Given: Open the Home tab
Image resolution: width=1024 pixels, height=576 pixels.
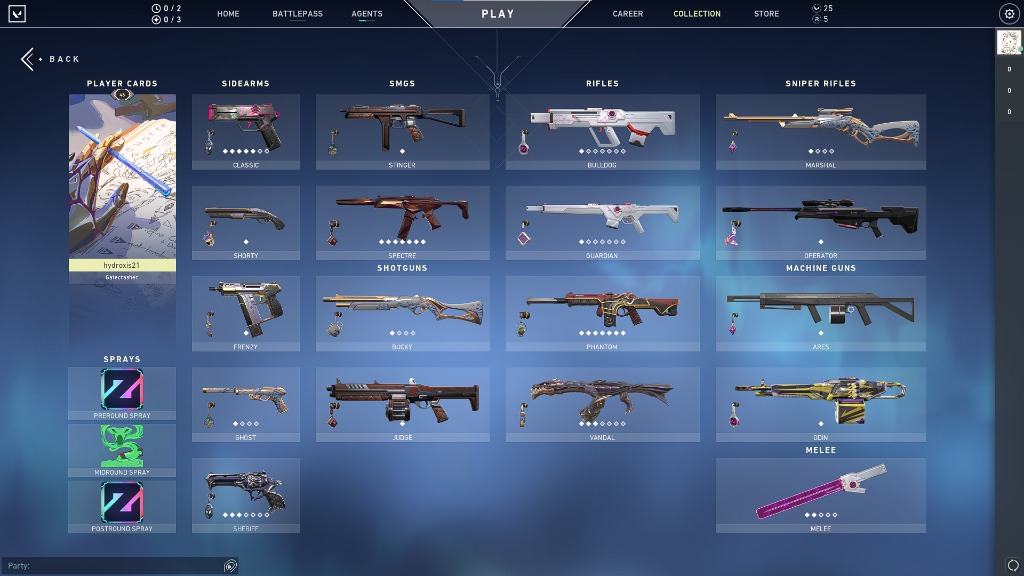Looking at the screenshot, I should (x=228, y=14).
